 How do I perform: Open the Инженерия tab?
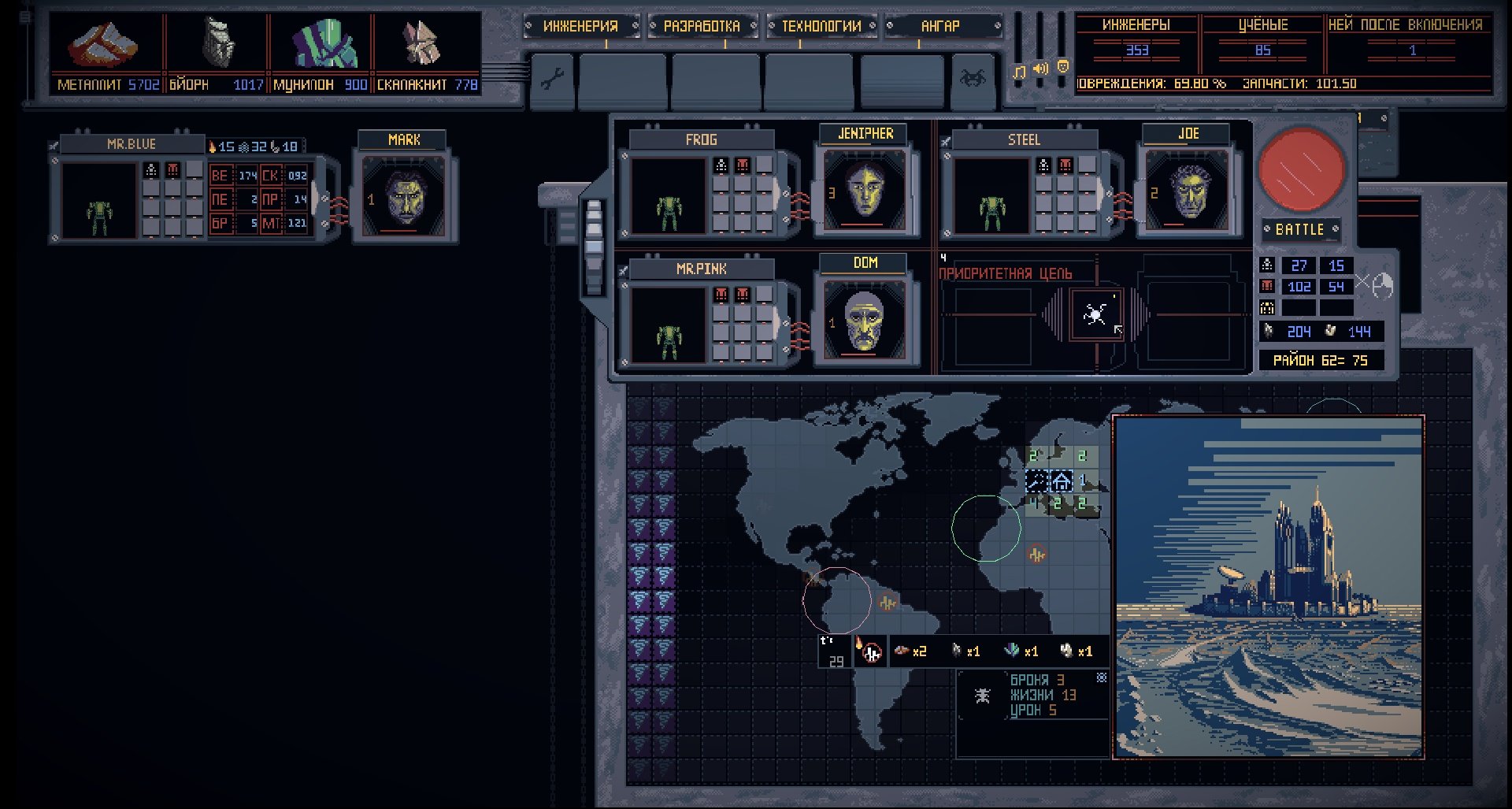point(580,26)
